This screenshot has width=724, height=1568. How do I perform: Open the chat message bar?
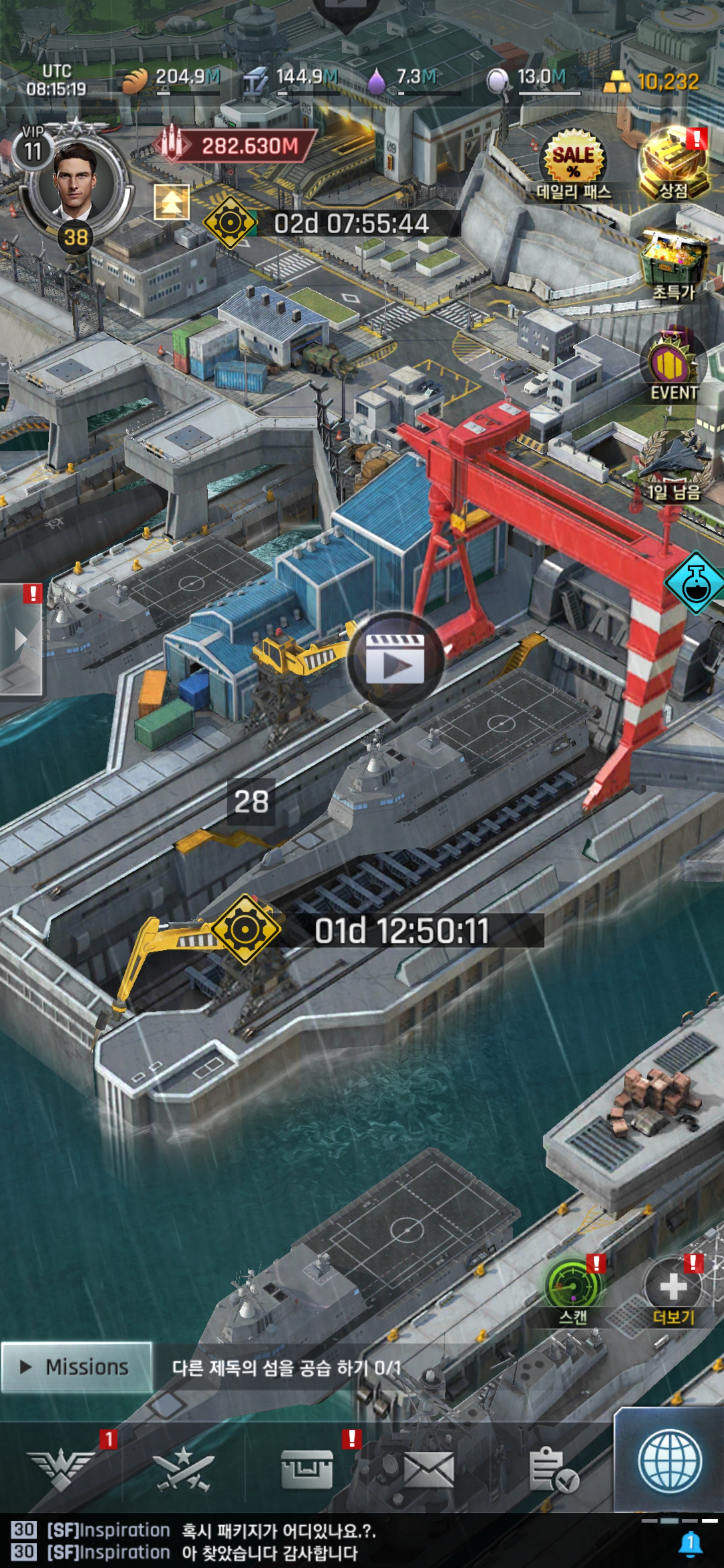point(341,1540)
